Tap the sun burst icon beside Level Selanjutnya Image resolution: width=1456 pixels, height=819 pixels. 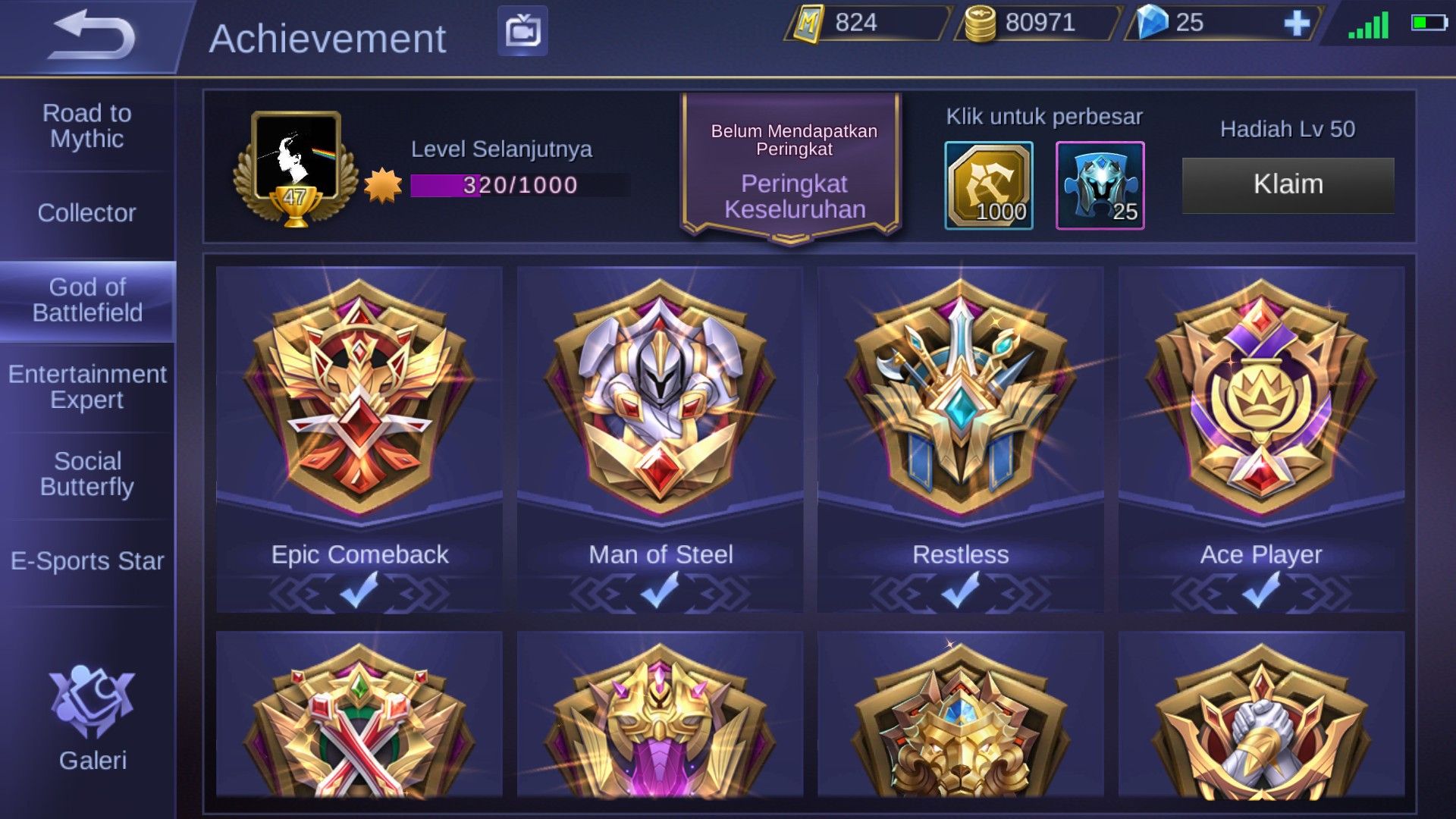pos(382,183)
